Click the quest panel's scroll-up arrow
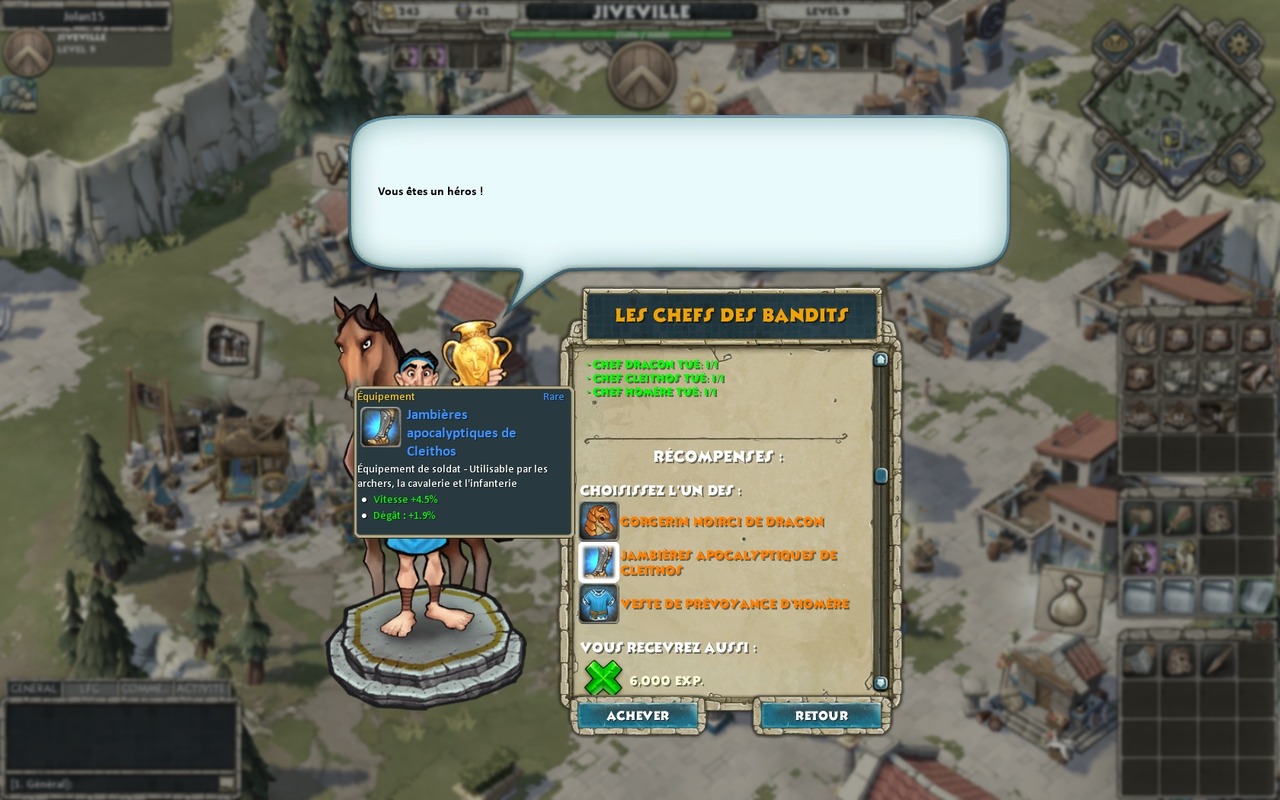The image size is (1280, 800). (x=880, y=359)
